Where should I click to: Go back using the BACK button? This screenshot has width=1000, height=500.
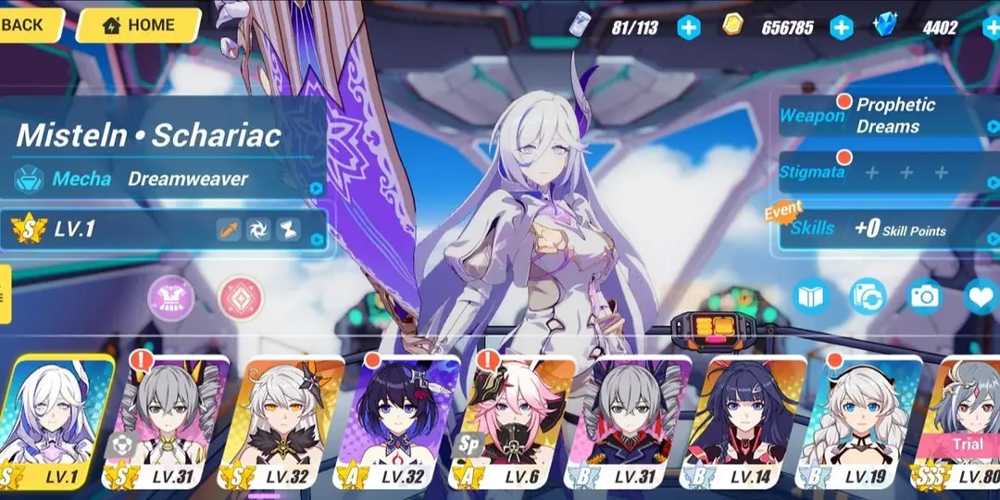click(x=28, y=25)
